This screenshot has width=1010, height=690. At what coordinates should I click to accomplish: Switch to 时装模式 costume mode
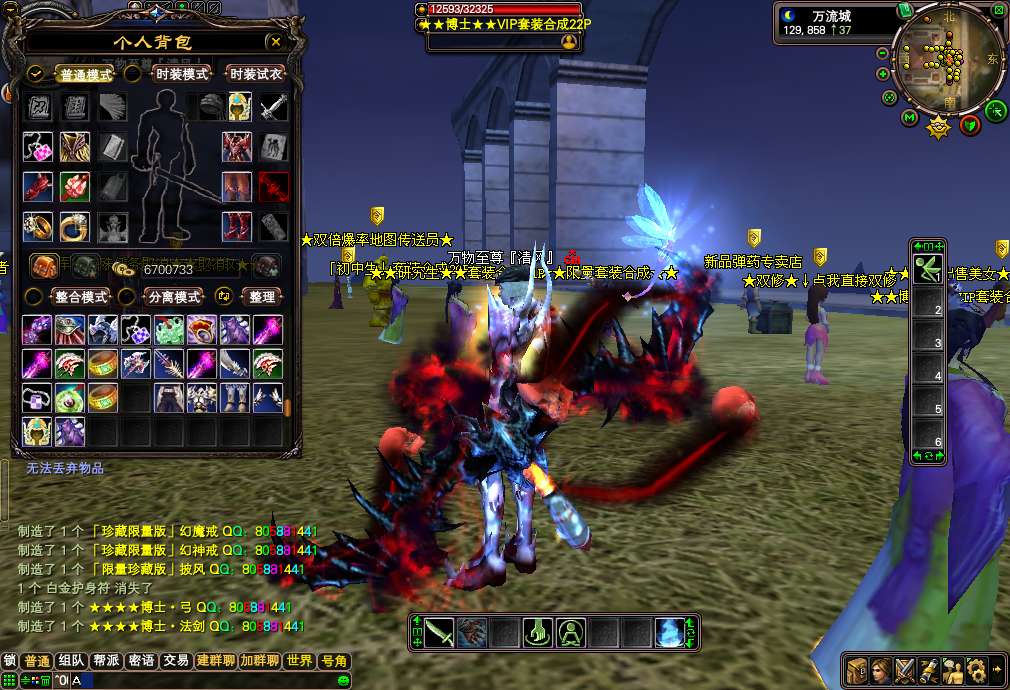pos(182,74)
